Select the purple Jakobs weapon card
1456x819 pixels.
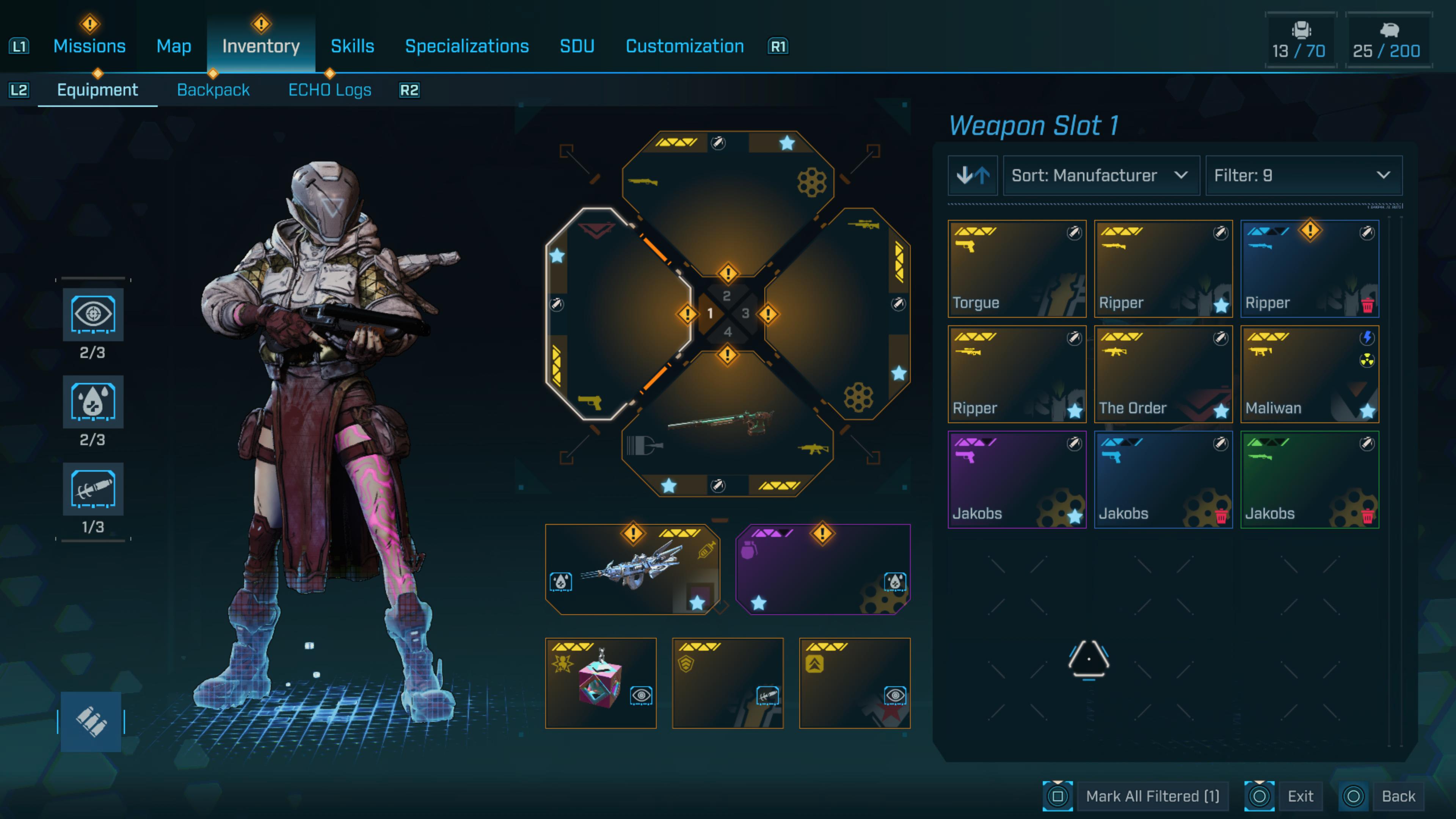point(1016,479)
